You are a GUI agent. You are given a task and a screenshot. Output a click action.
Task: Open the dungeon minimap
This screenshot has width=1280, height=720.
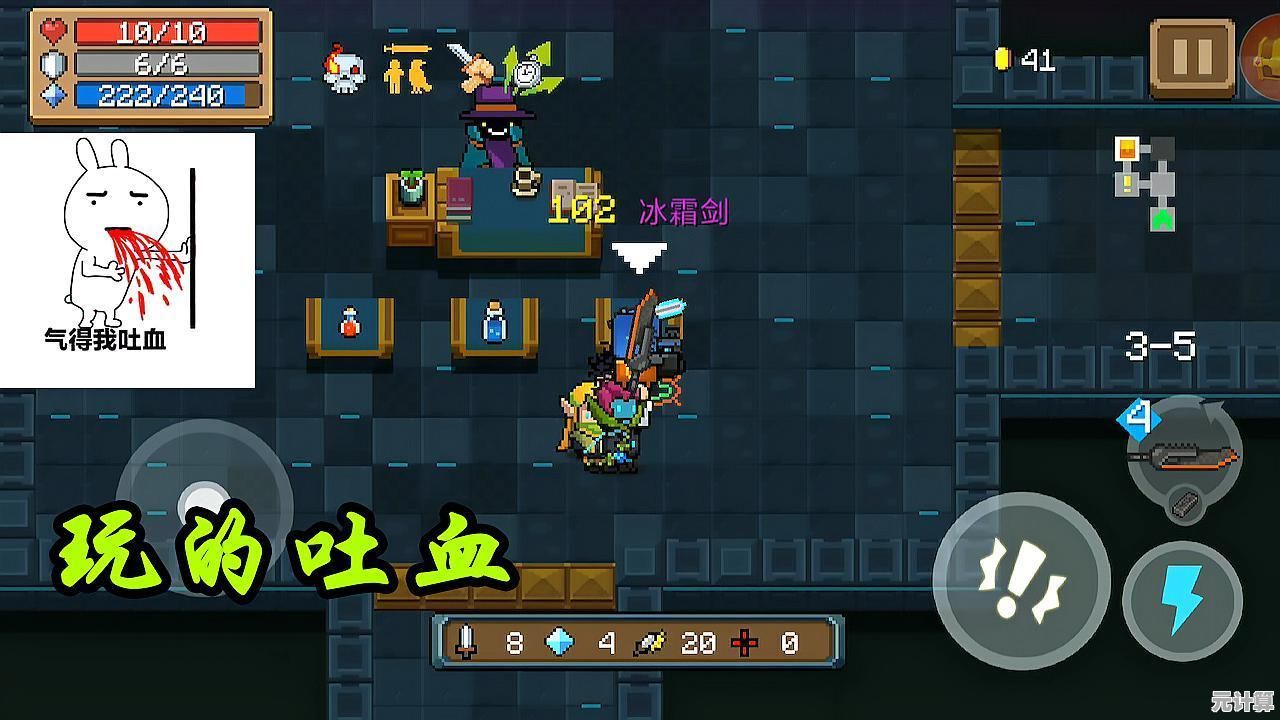[1146, 180]
